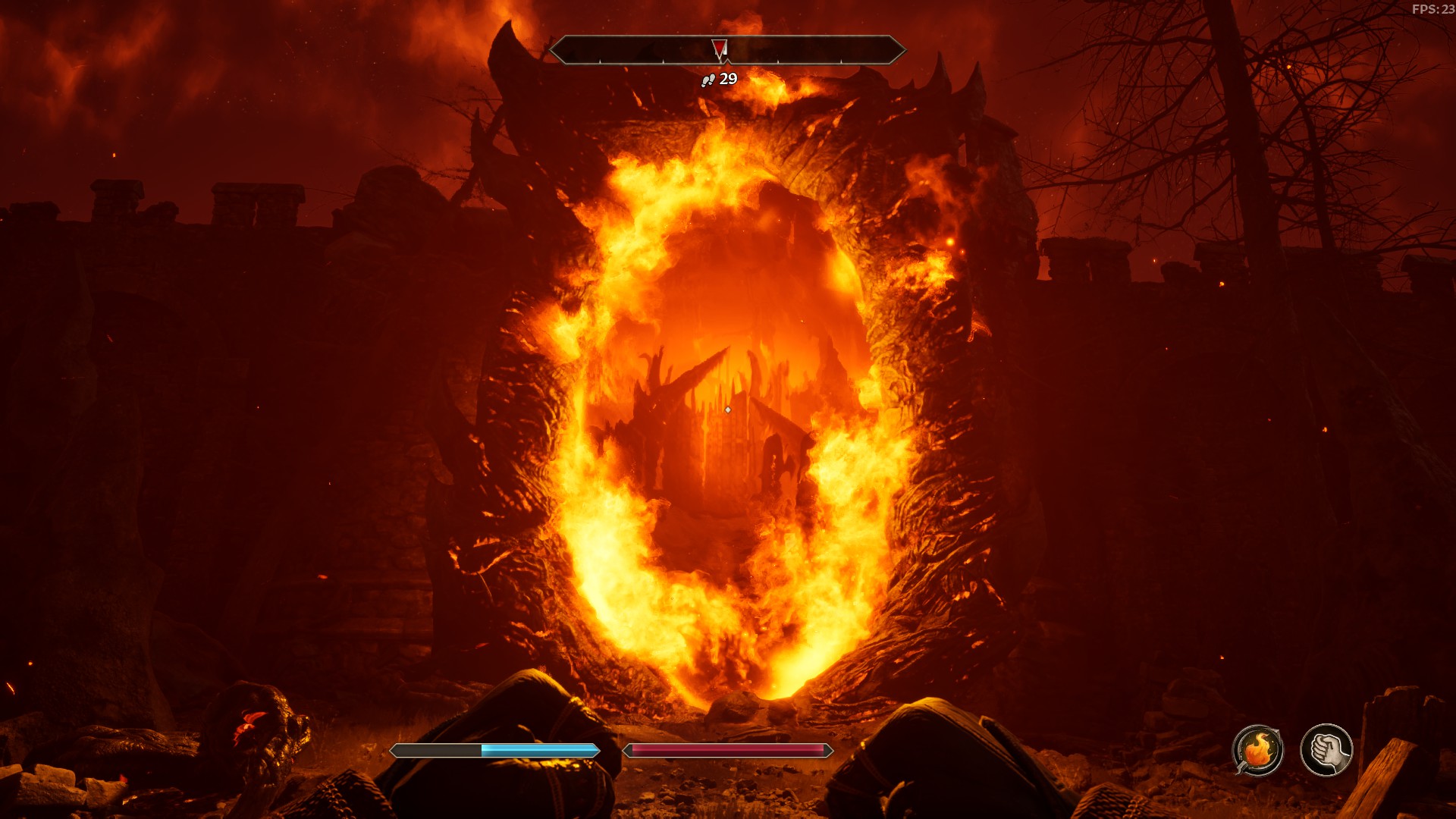Image resolution: width=1456 pixels, height=819 pixels.
Task: Select the flame spell icon
Action: (x=1257, y=750)
